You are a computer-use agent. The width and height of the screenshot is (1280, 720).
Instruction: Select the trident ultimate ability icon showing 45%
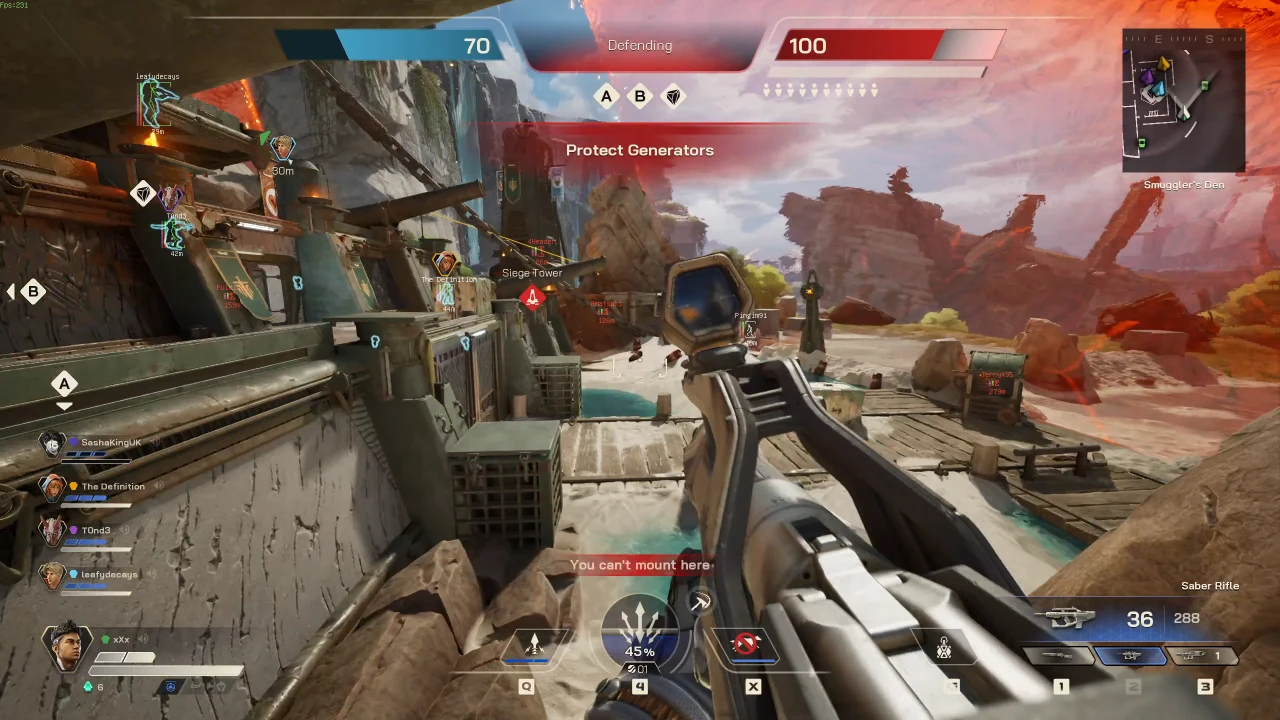pos(640,630)
